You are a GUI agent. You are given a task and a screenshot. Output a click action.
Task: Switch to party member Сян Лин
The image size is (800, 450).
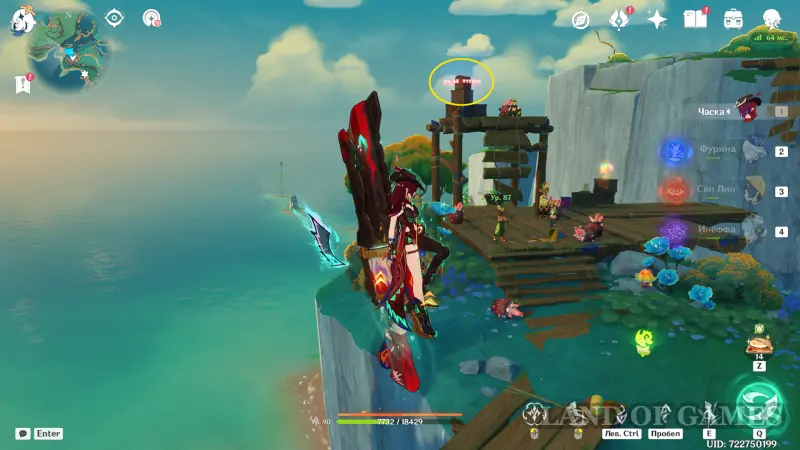[750, 189]
